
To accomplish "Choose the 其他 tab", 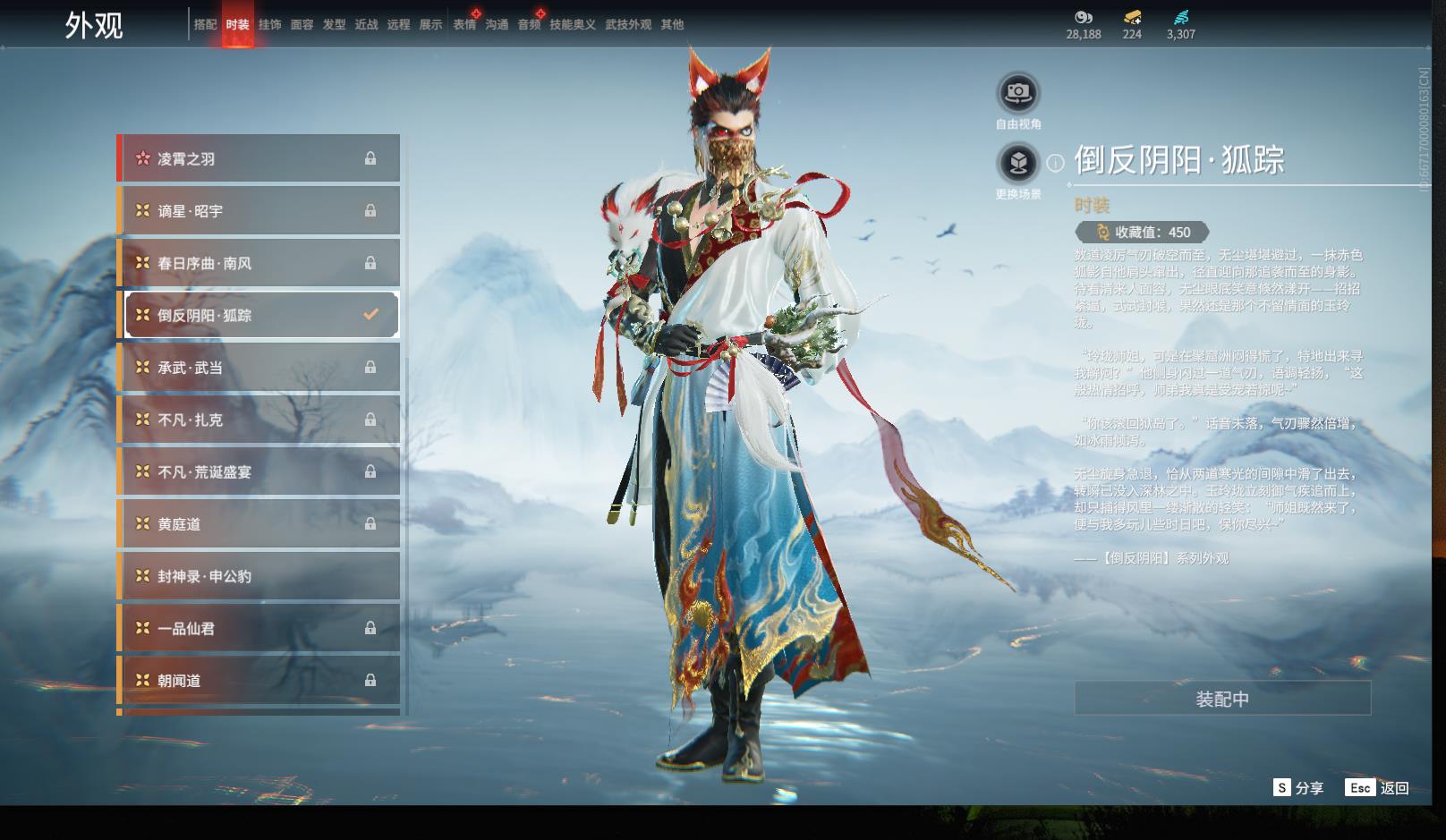I will [x=672, y=25].
